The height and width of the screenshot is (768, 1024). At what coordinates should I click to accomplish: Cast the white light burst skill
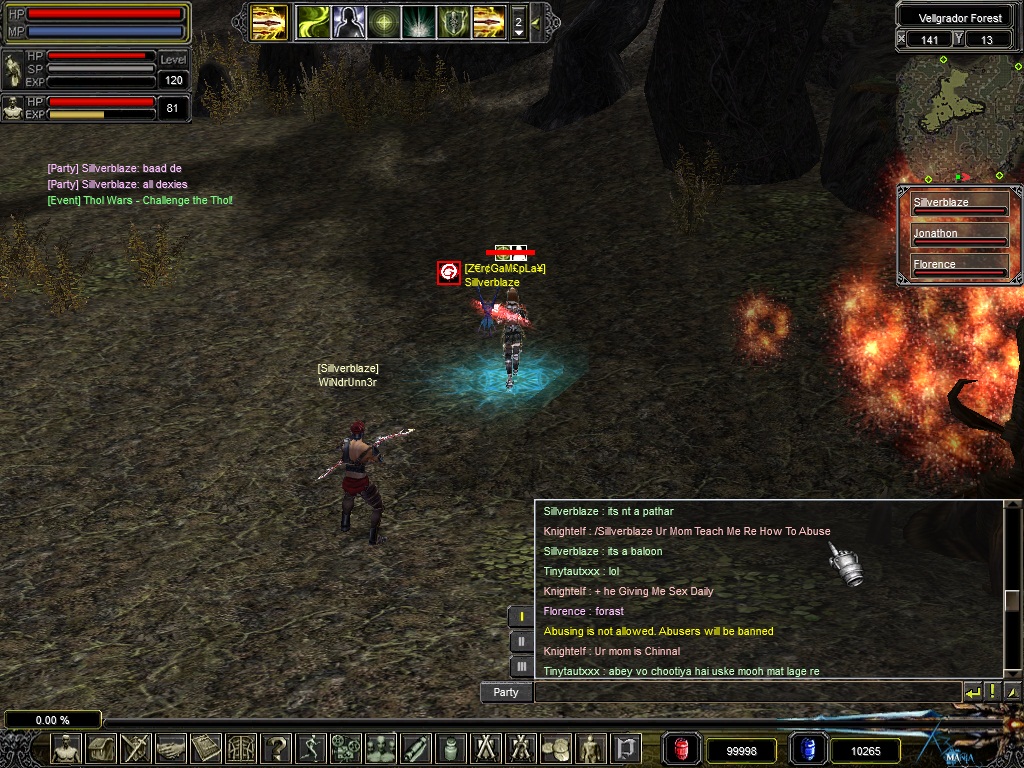tap(419, 22)
